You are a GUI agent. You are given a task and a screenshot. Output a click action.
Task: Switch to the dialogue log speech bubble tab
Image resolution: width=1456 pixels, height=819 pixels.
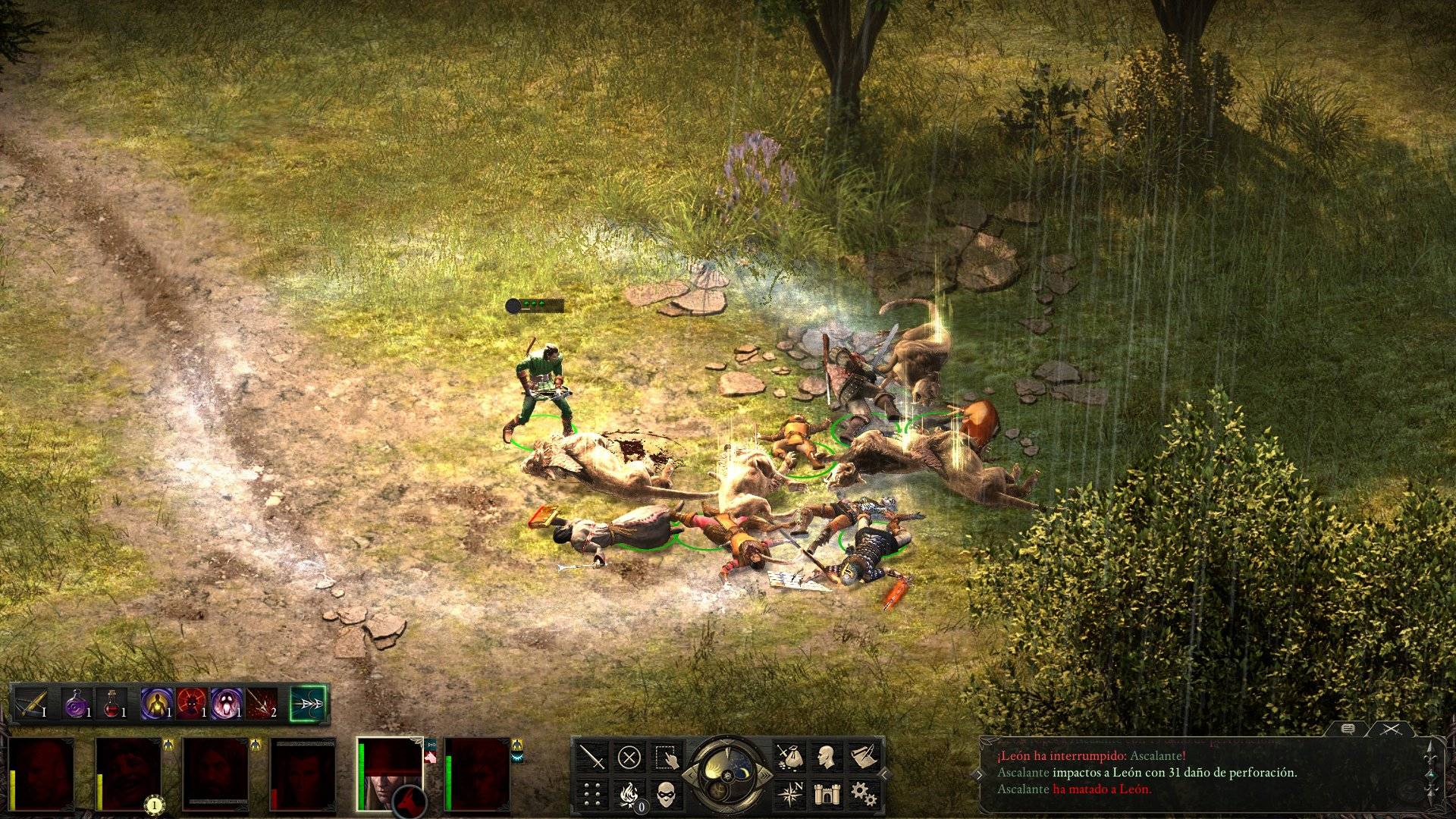coord(1348,728)
